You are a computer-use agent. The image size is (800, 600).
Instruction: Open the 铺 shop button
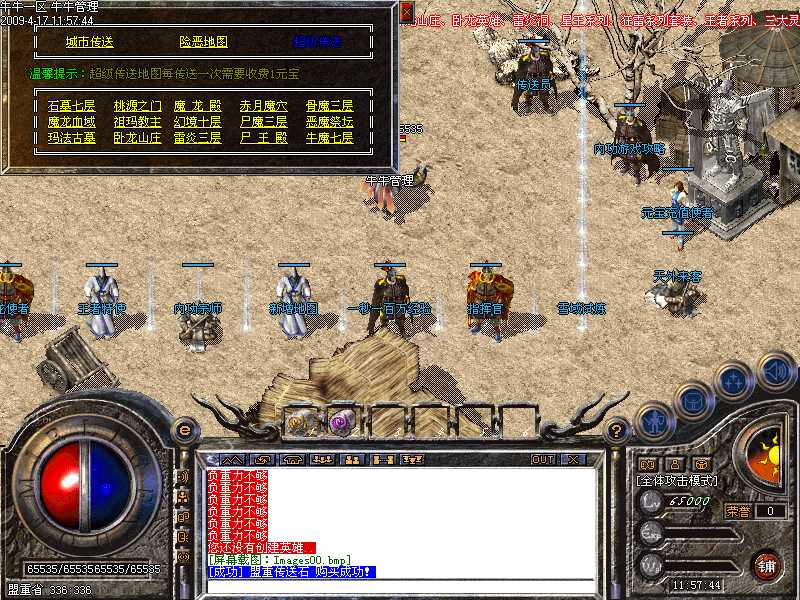coord(767,565)
